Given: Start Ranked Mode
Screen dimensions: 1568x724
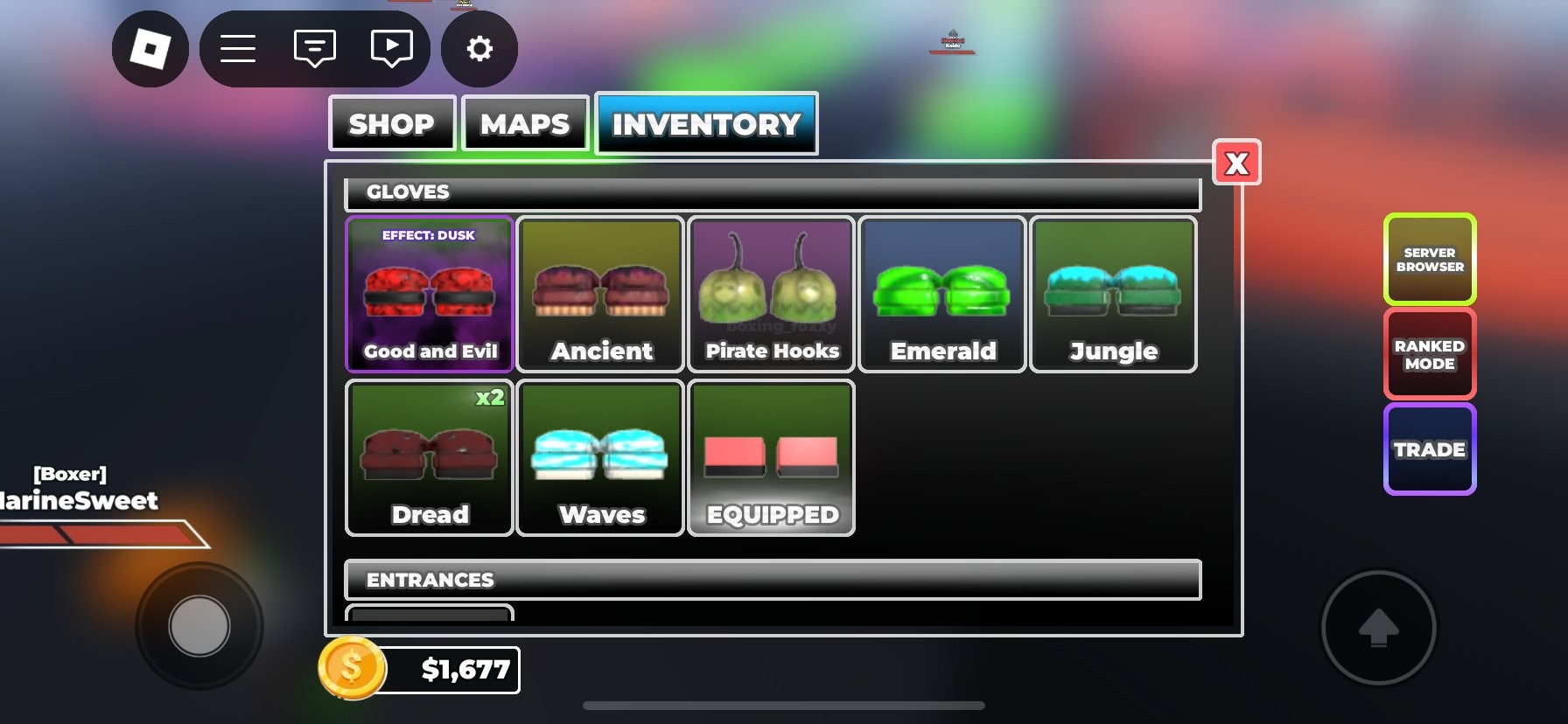Looking at the screenshot, I should pyautogui.click(x=1430, y=353).
